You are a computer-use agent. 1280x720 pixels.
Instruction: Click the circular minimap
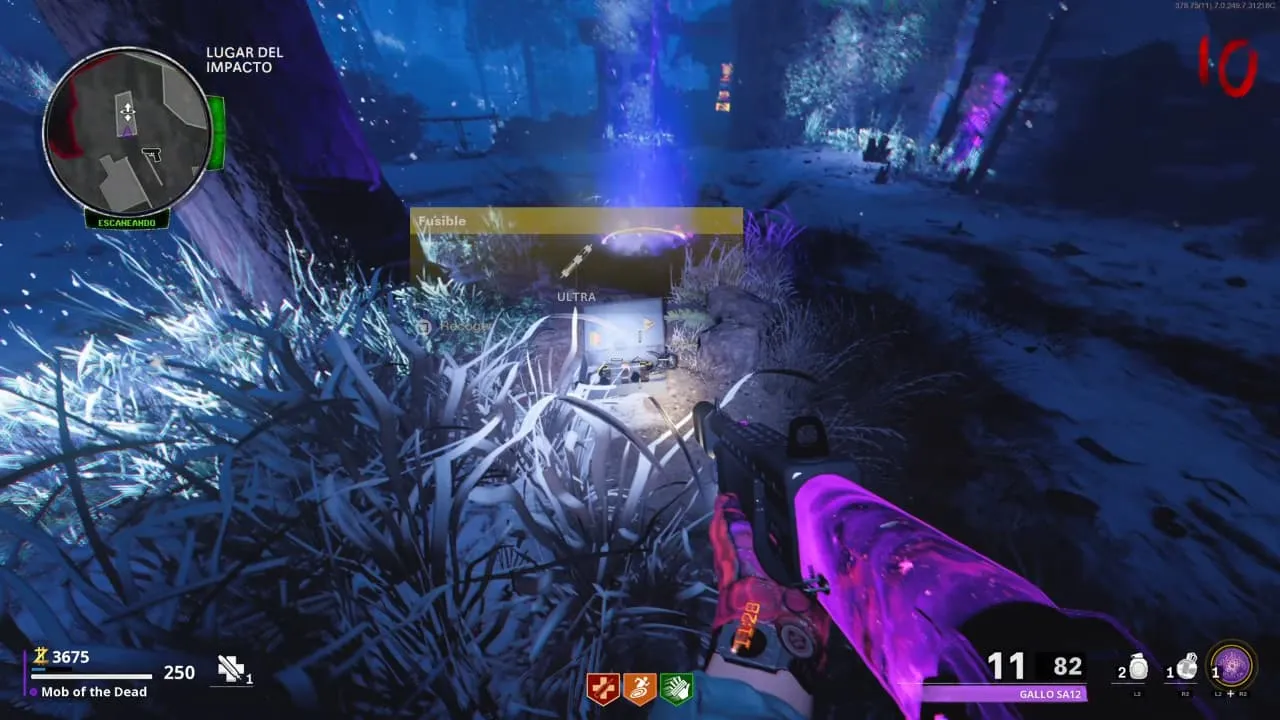[x=125, y=130]
